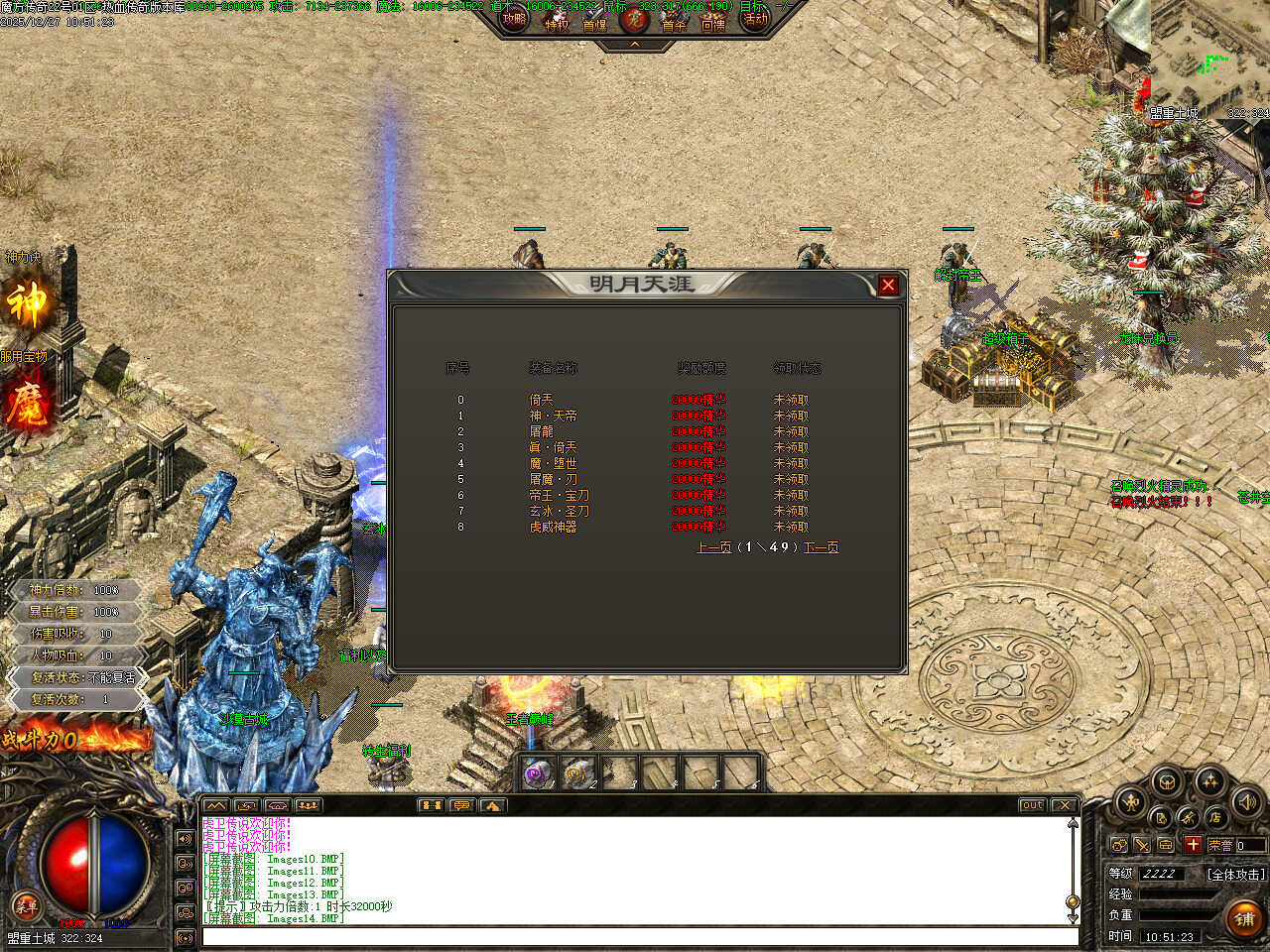The height and width of the screenshot is (952, 1270).
Task: Toggle sound with the speaker icon
Action: point(1245,800)
